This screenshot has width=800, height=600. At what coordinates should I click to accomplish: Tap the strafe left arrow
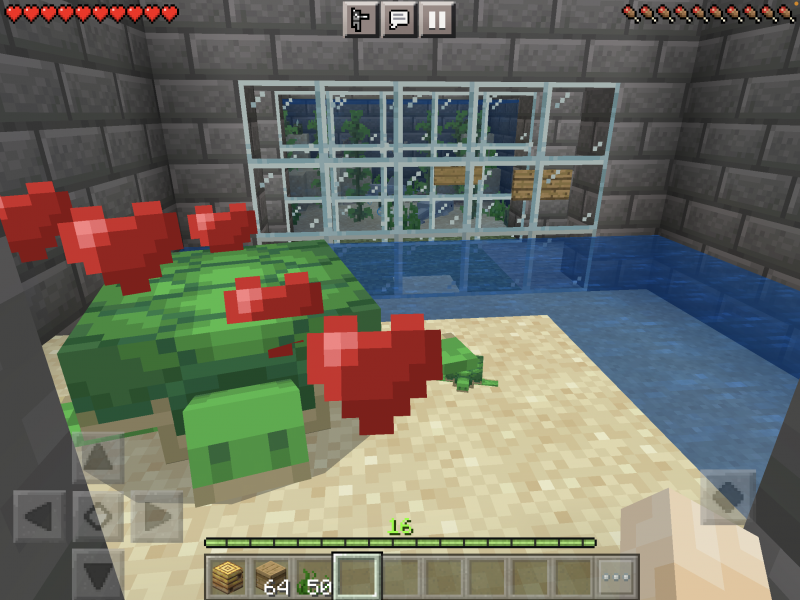(40, 517)
